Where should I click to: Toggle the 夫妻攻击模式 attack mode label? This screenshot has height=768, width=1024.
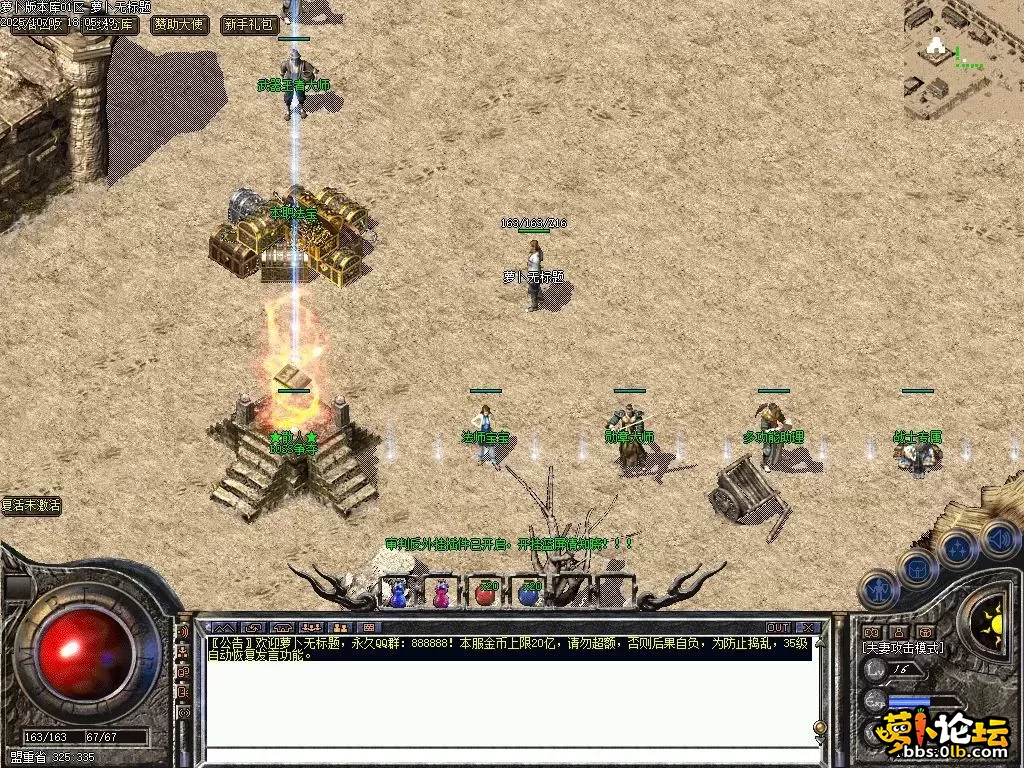click(902, 648)
